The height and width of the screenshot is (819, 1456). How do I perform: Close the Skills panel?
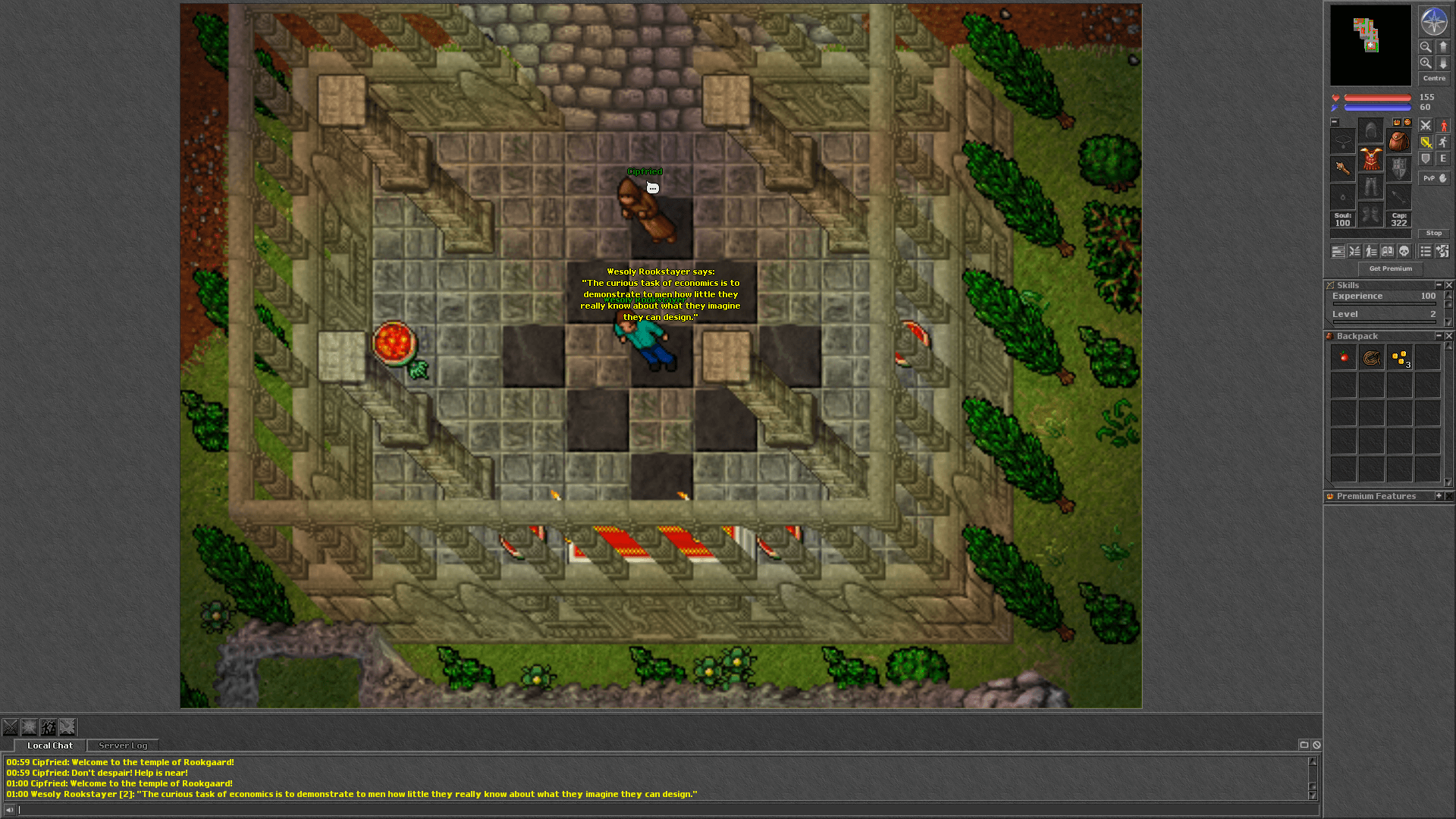coord(1449,285)
